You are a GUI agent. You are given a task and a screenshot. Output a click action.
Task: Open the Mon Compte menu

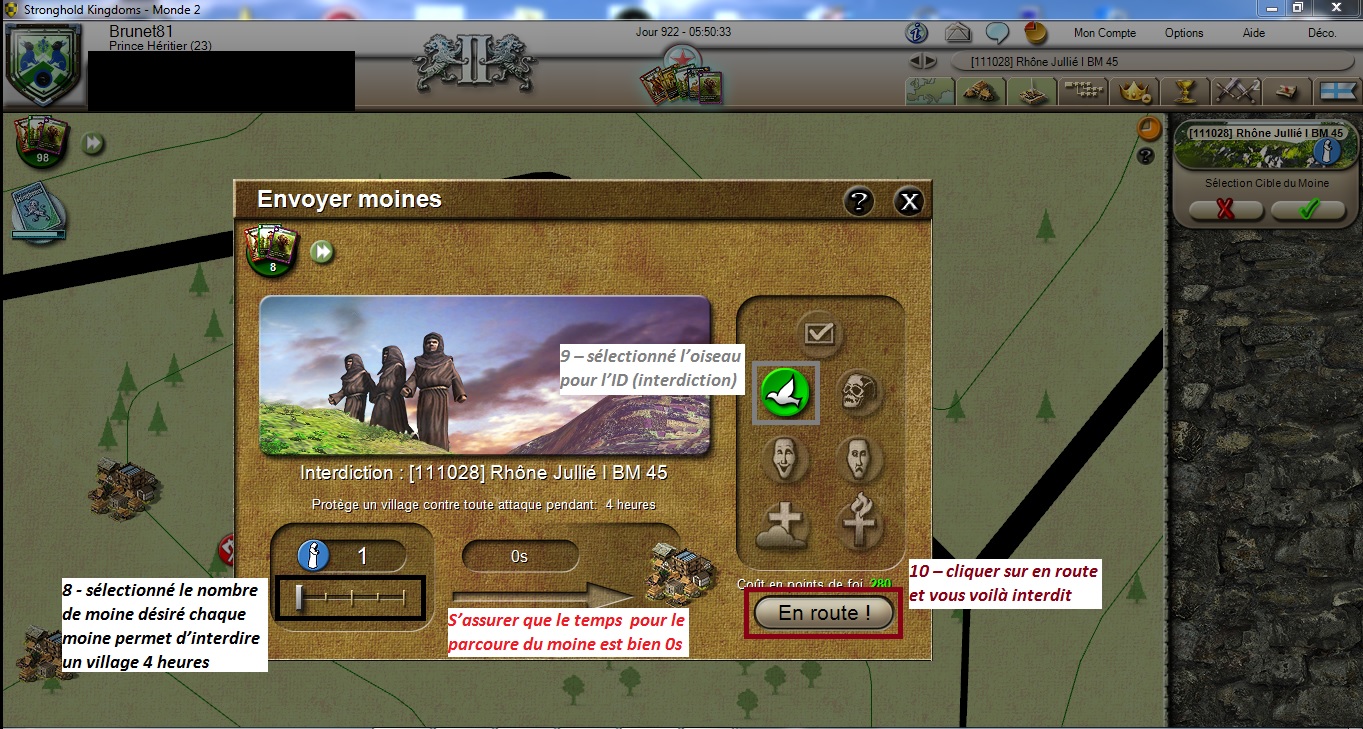(x=1104, y=33)
